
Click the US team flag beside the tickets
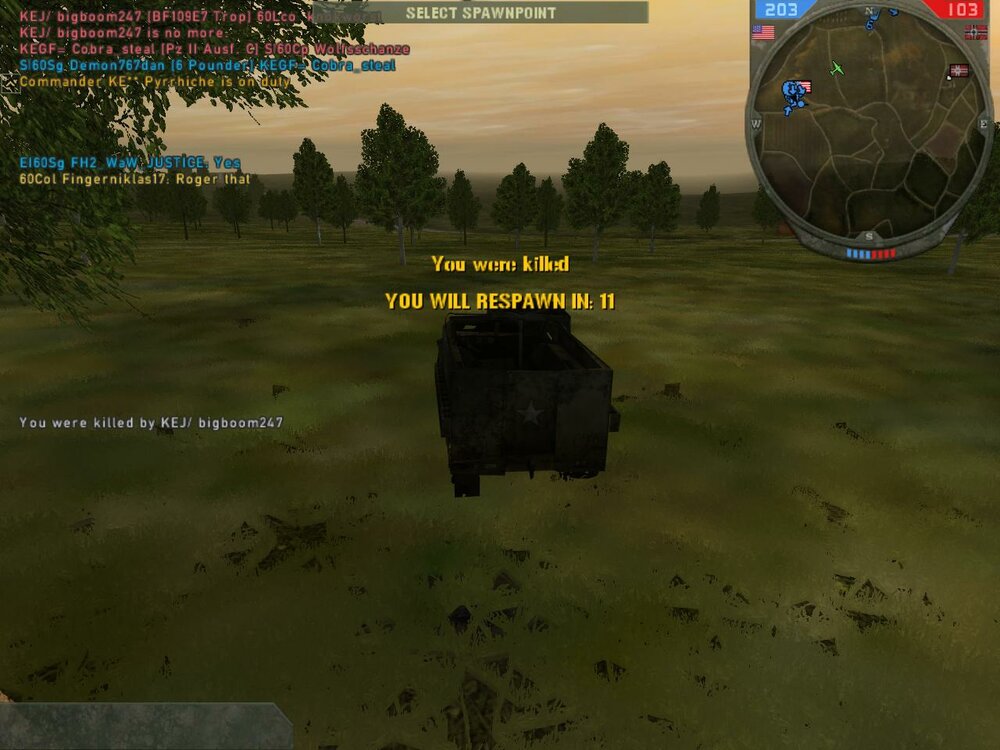coord(763,32)
